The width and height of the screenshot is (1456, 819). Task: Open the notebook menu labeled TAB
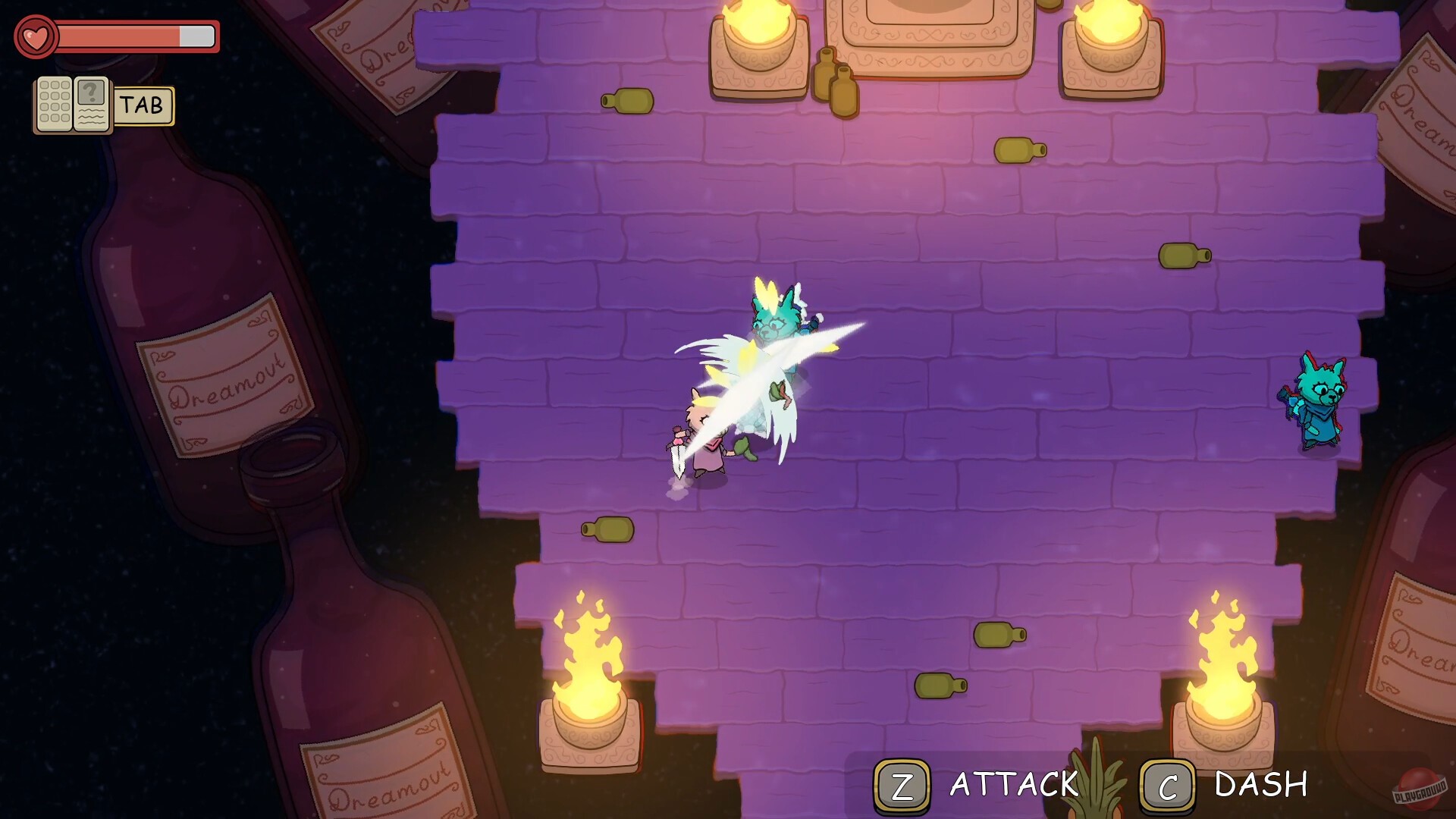143,105
